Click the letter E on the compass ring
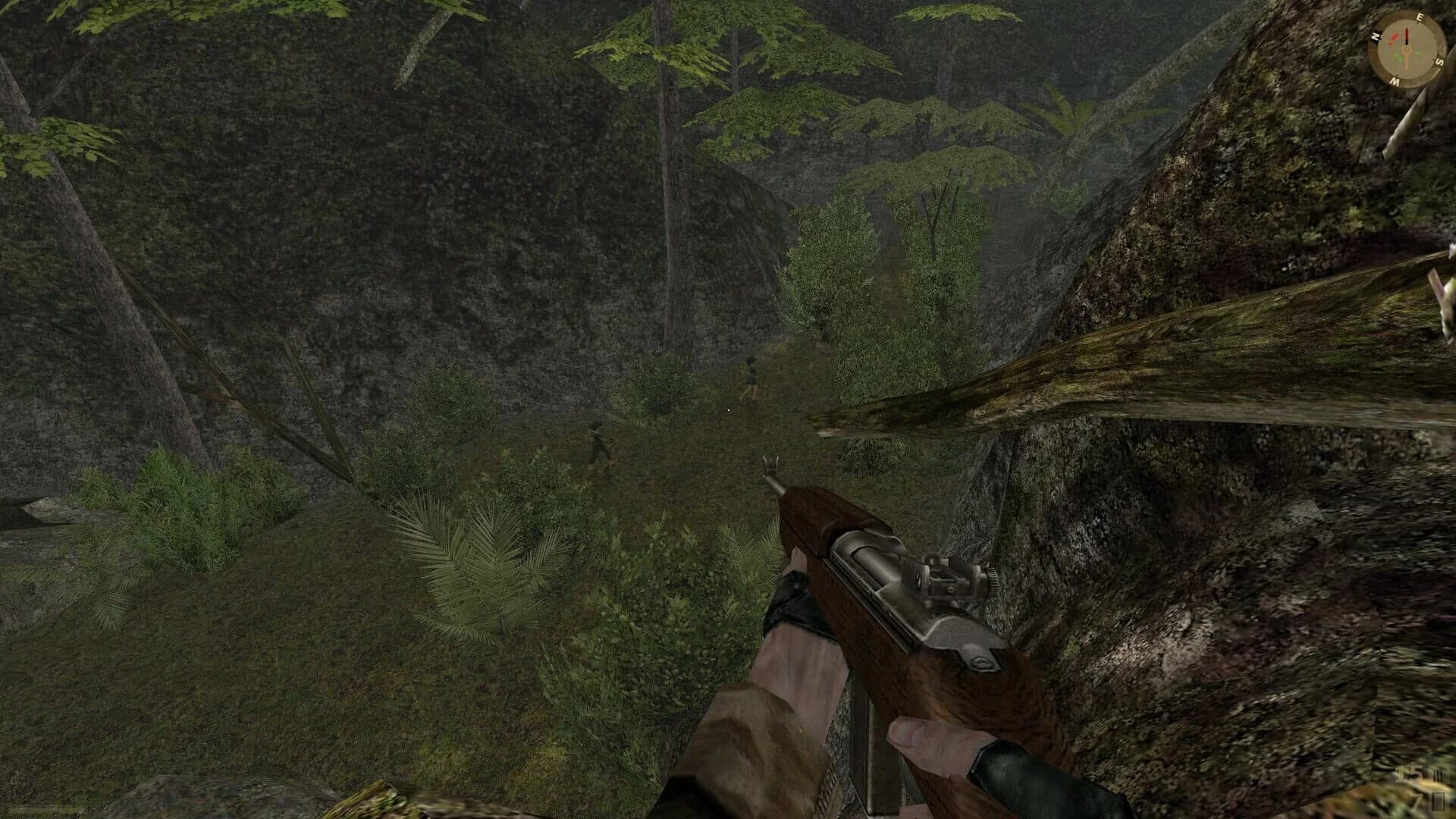 coord(1420,17)
